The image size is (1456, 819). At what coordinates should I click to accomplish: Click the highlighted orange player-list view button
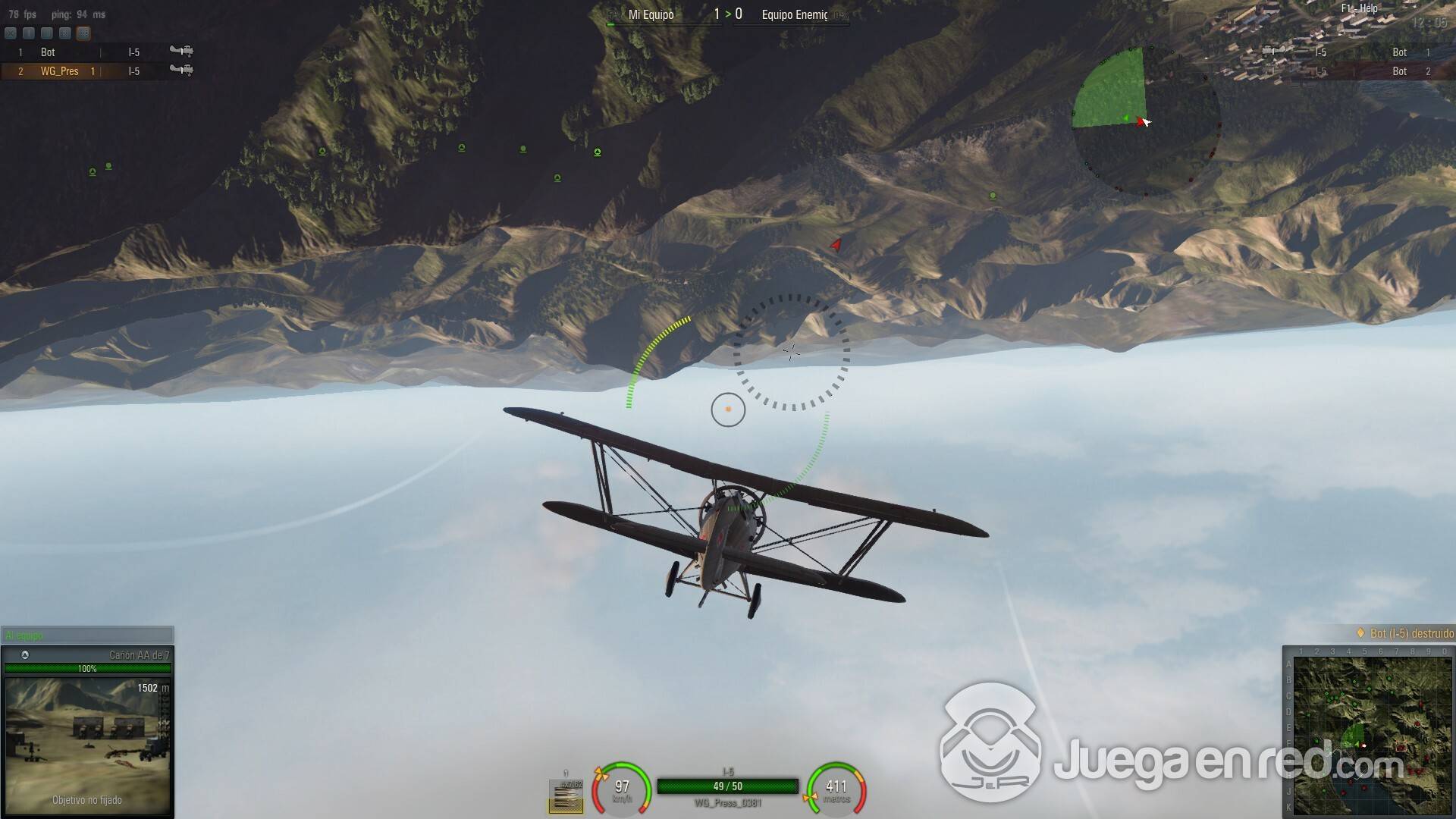83,33
